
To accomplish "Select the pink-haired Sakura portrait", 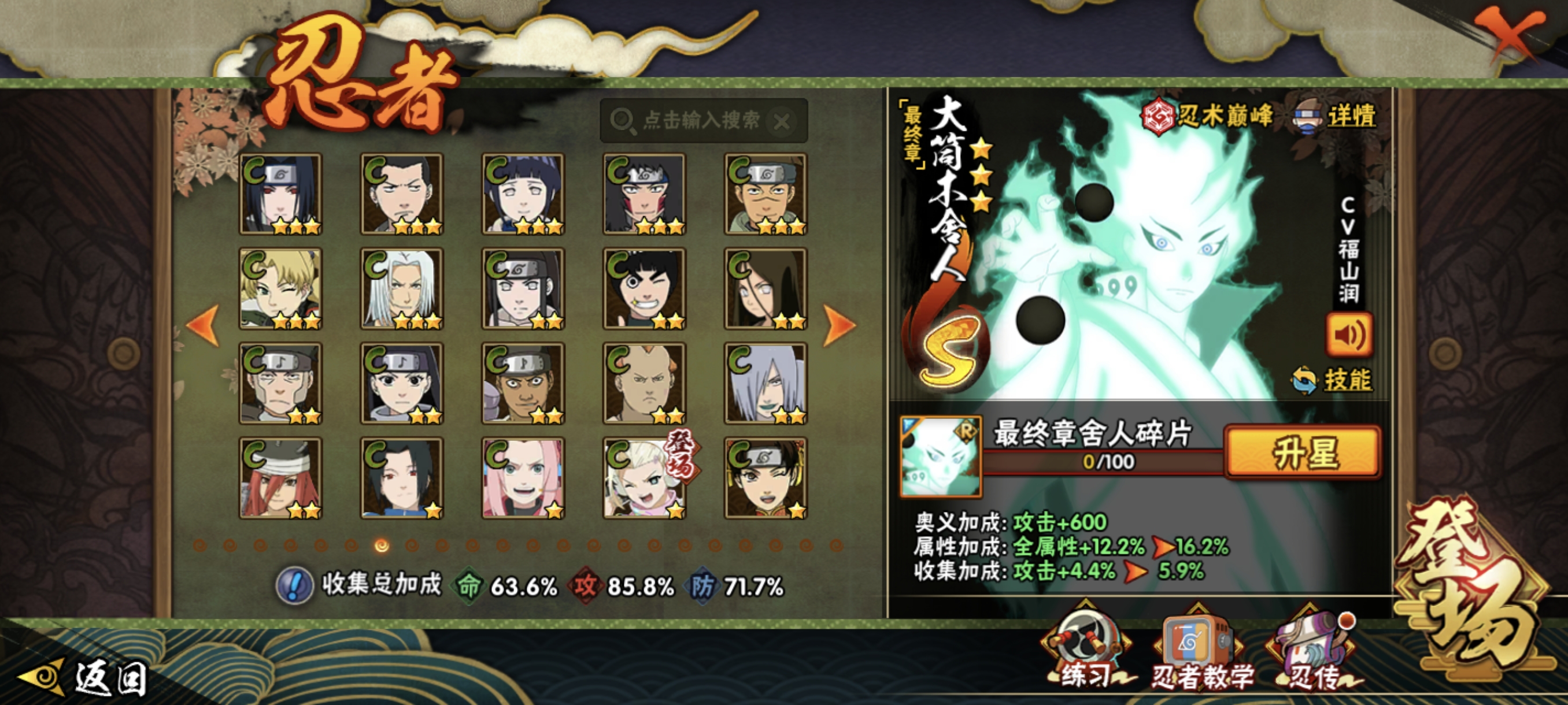I will point(523,478).
